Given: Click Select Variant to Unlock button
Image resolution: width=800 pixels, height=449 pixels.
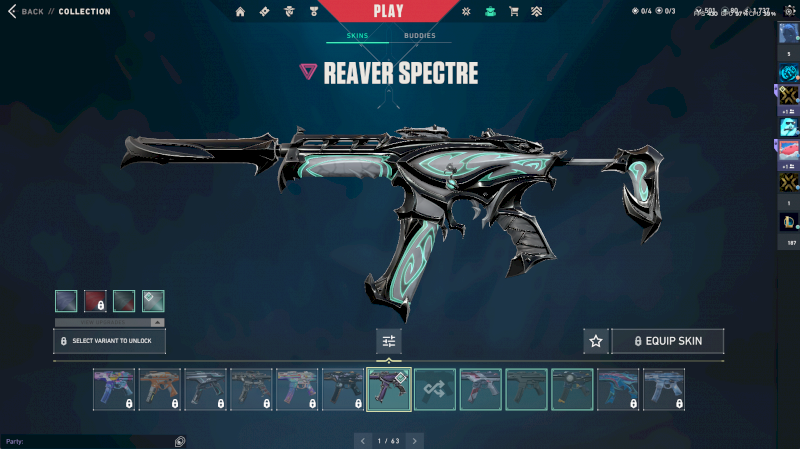Looking at the screenshot, I should [109, 341].
